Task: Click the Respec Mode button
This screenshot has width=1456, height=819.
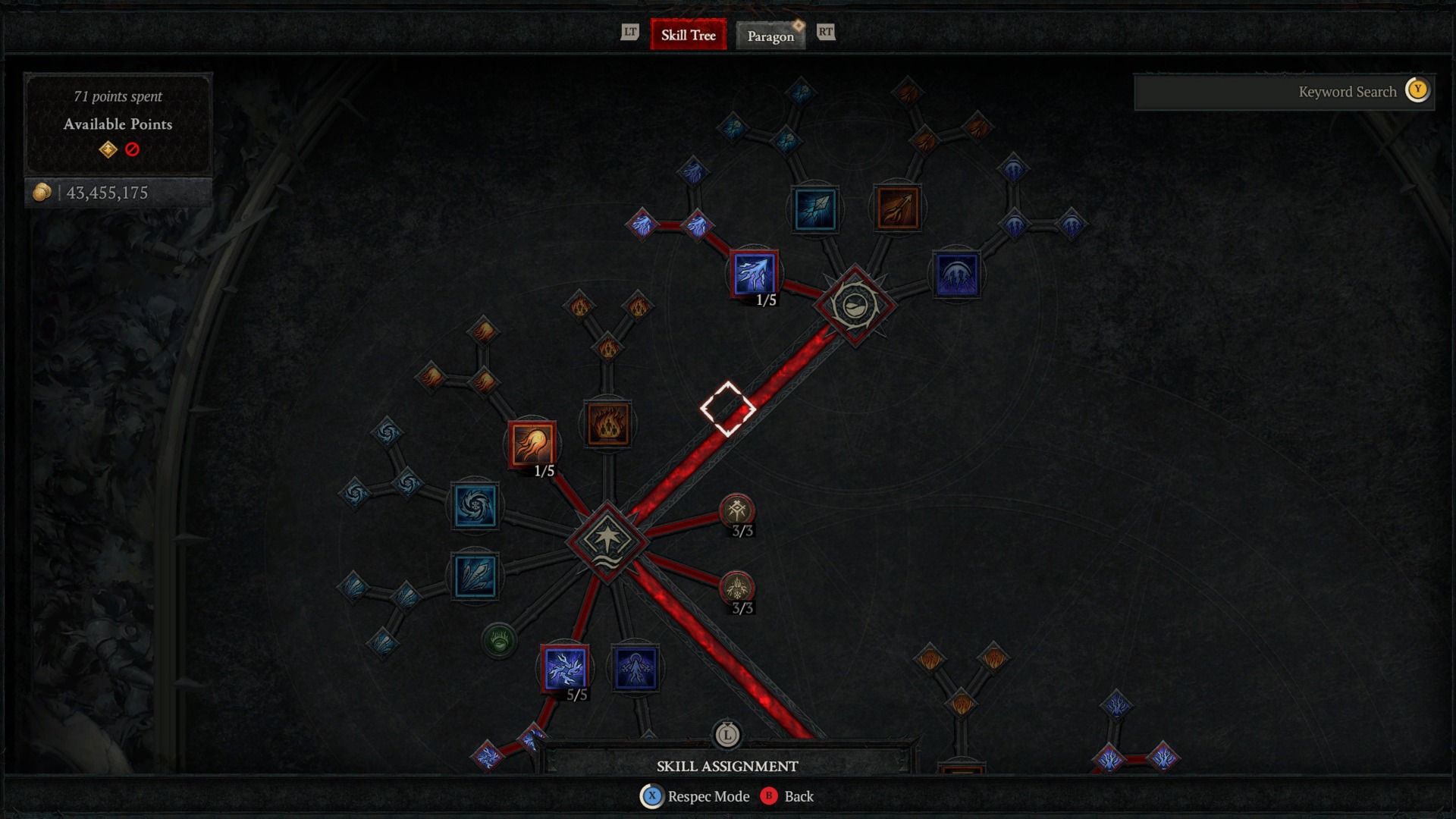Action: [694, 796]
